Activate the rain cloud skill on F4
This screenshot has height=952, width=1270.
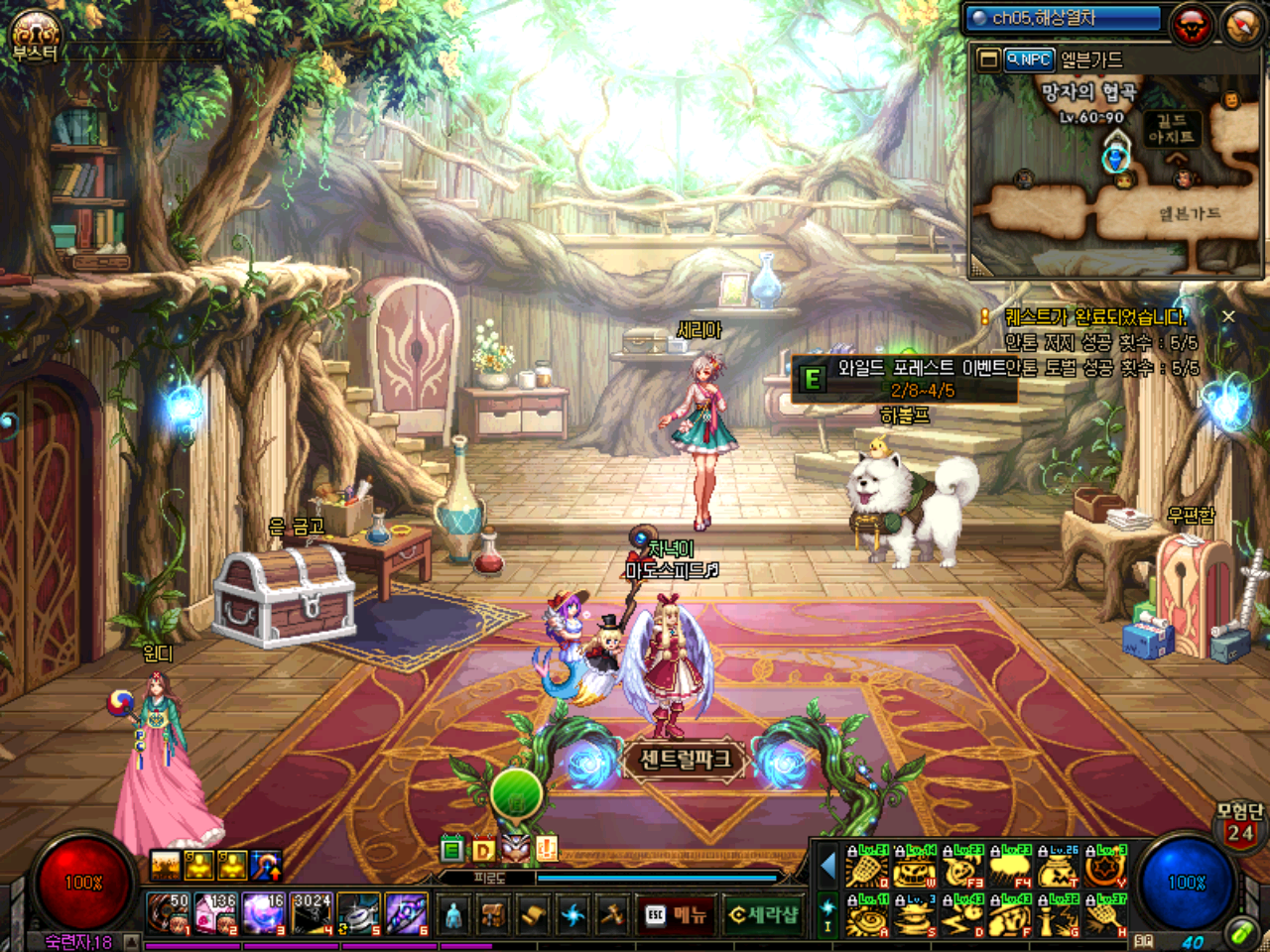coord(1011,869)
